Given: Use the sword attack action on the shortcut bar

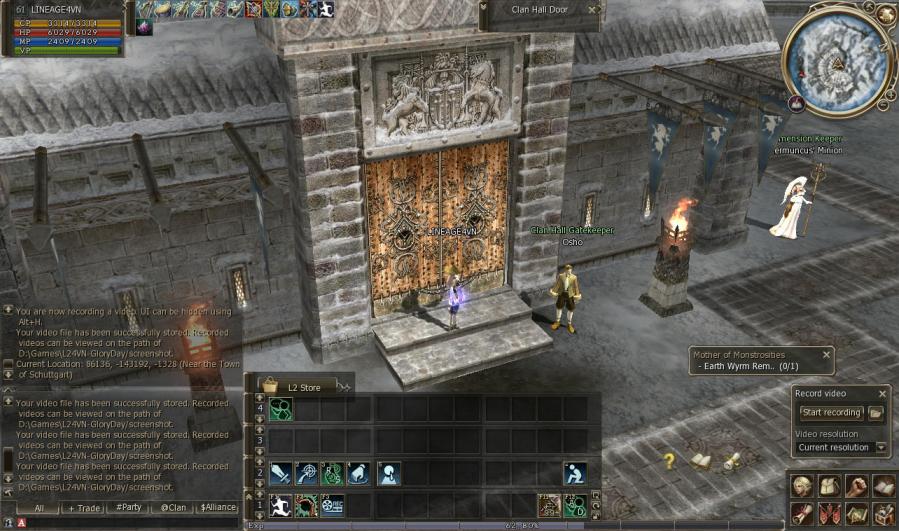Looking at the screenshot, I should (280, 473).
